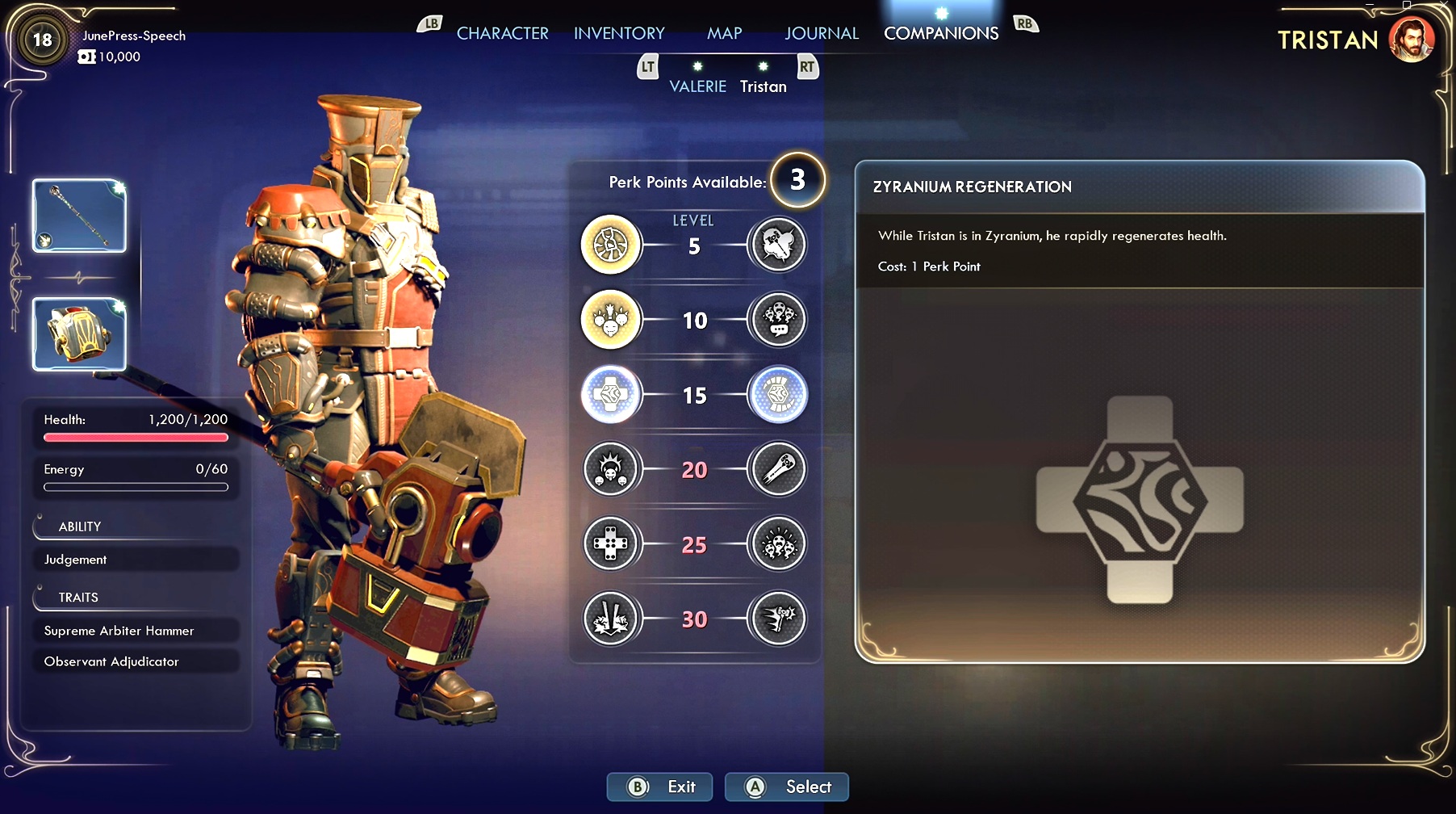
Task: Switch to the Character tab
Action: coord(502,33)
